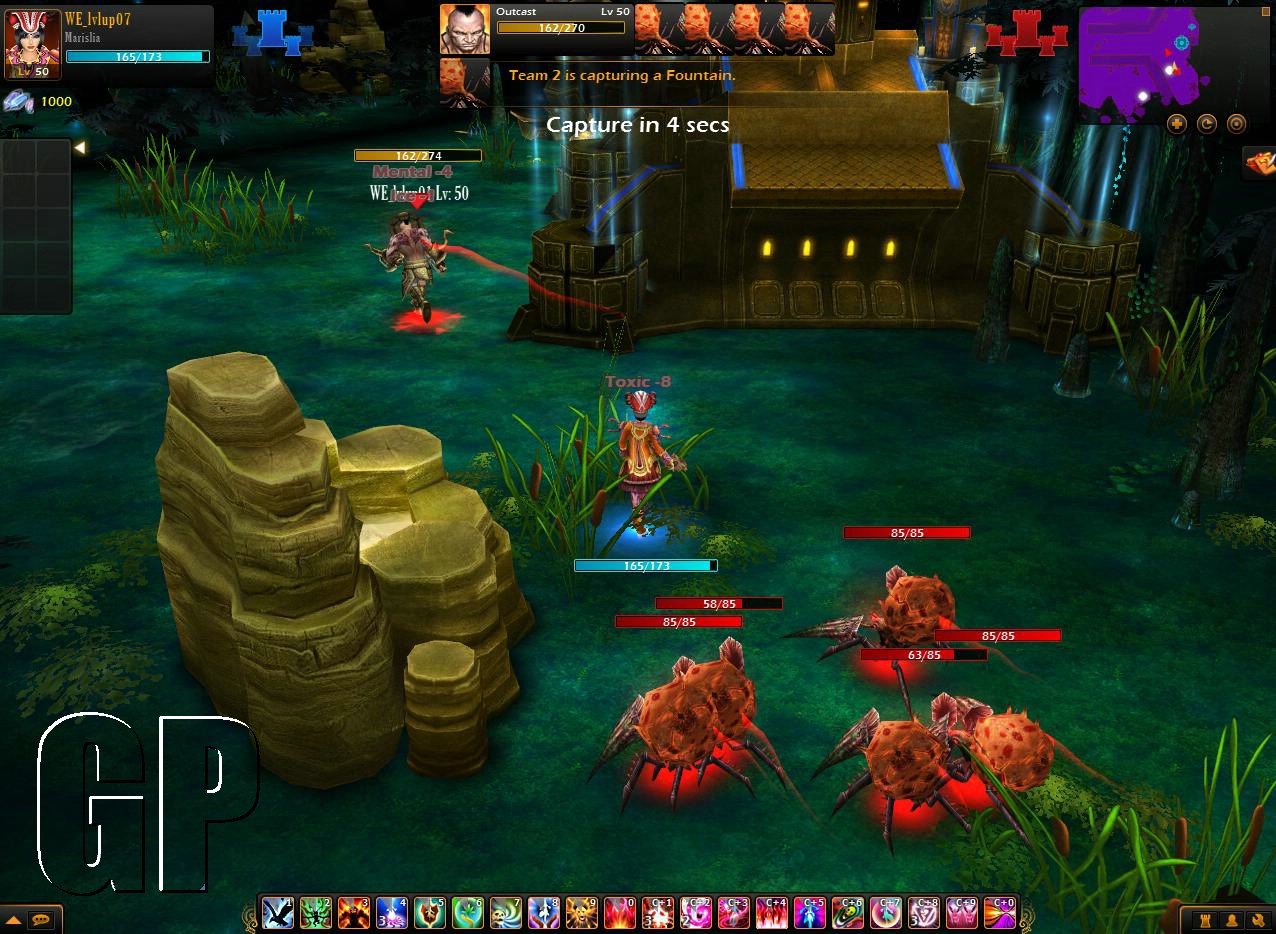
Task: Open the chat speech bubble button
Action: point(41,919)
